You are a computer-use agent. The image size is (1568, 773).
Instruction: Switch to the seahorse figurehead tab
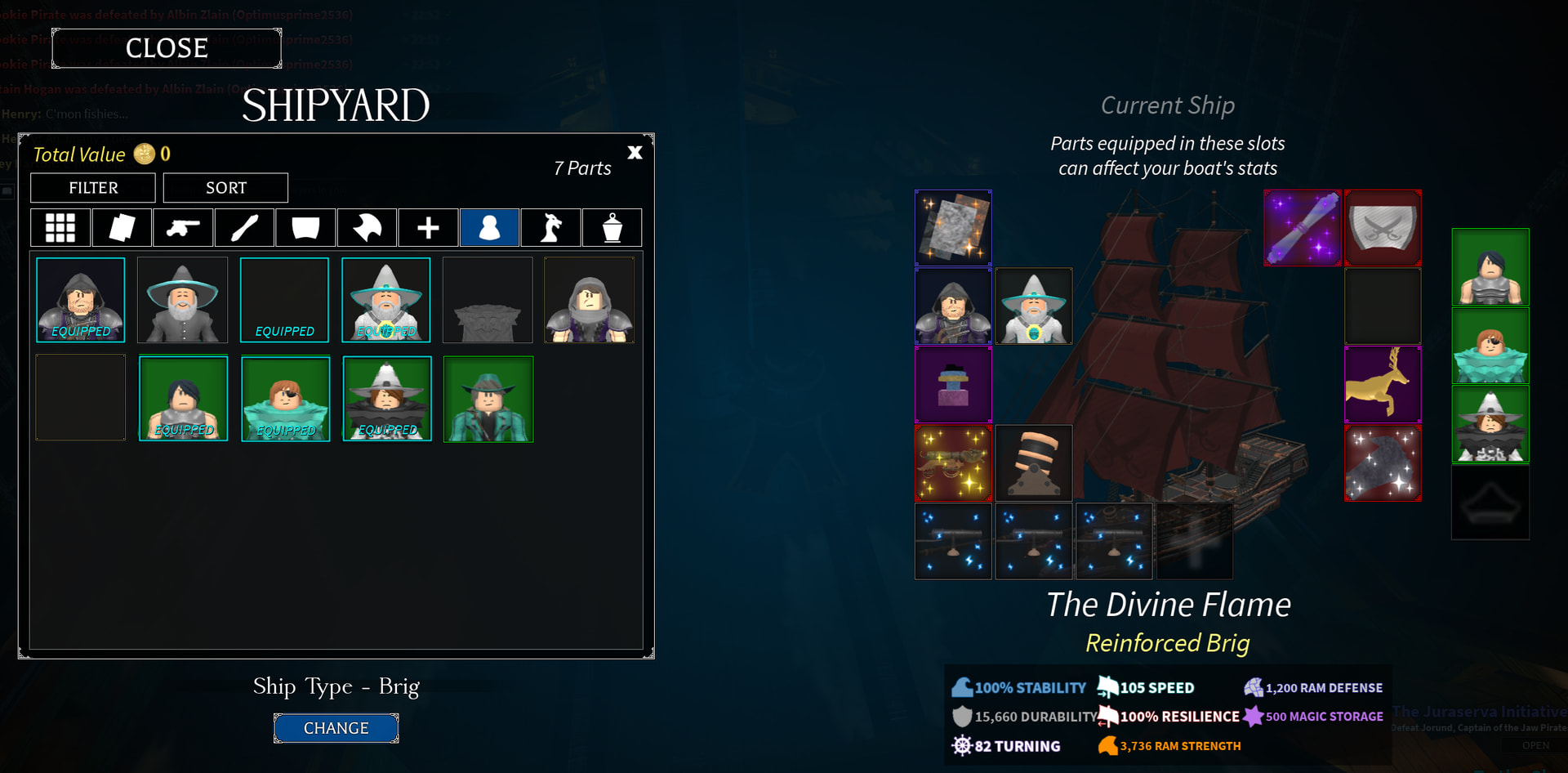pos(551,227)
